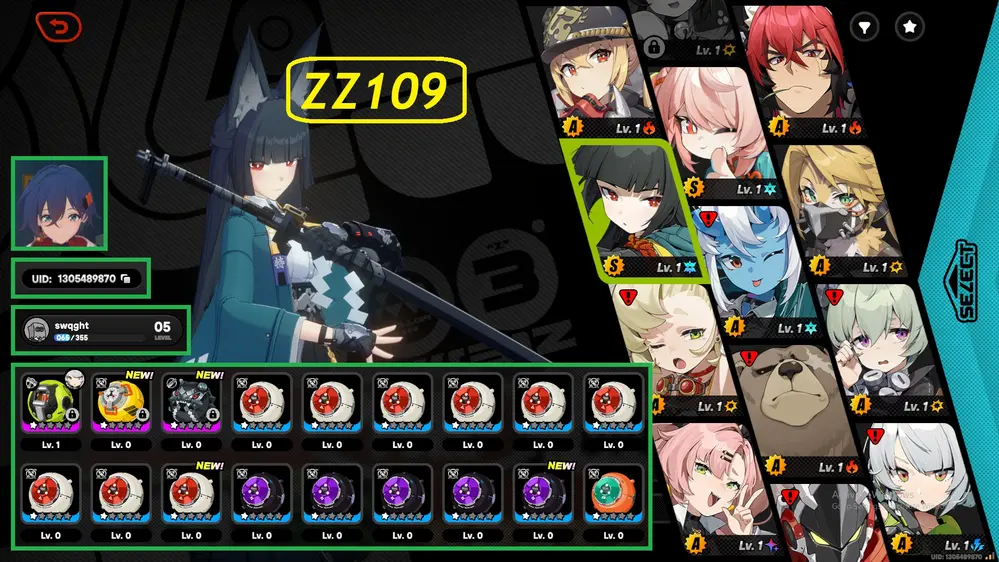The image size is (999, 562).
Task: Click the blue-haired player avatar portrait
Action: (x=59, y=203)
